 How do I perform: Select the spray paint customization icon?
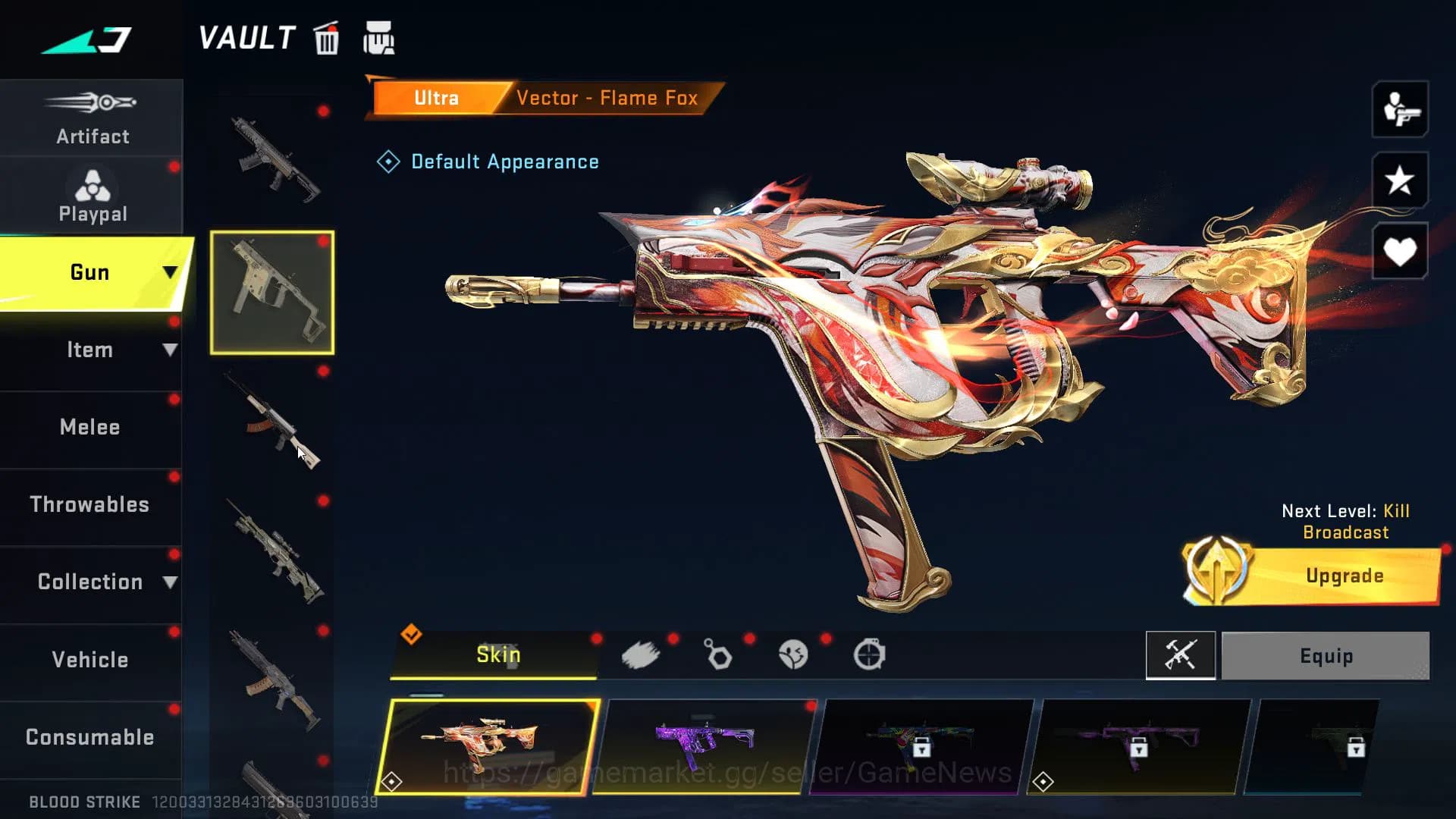[x=642, y=654]
